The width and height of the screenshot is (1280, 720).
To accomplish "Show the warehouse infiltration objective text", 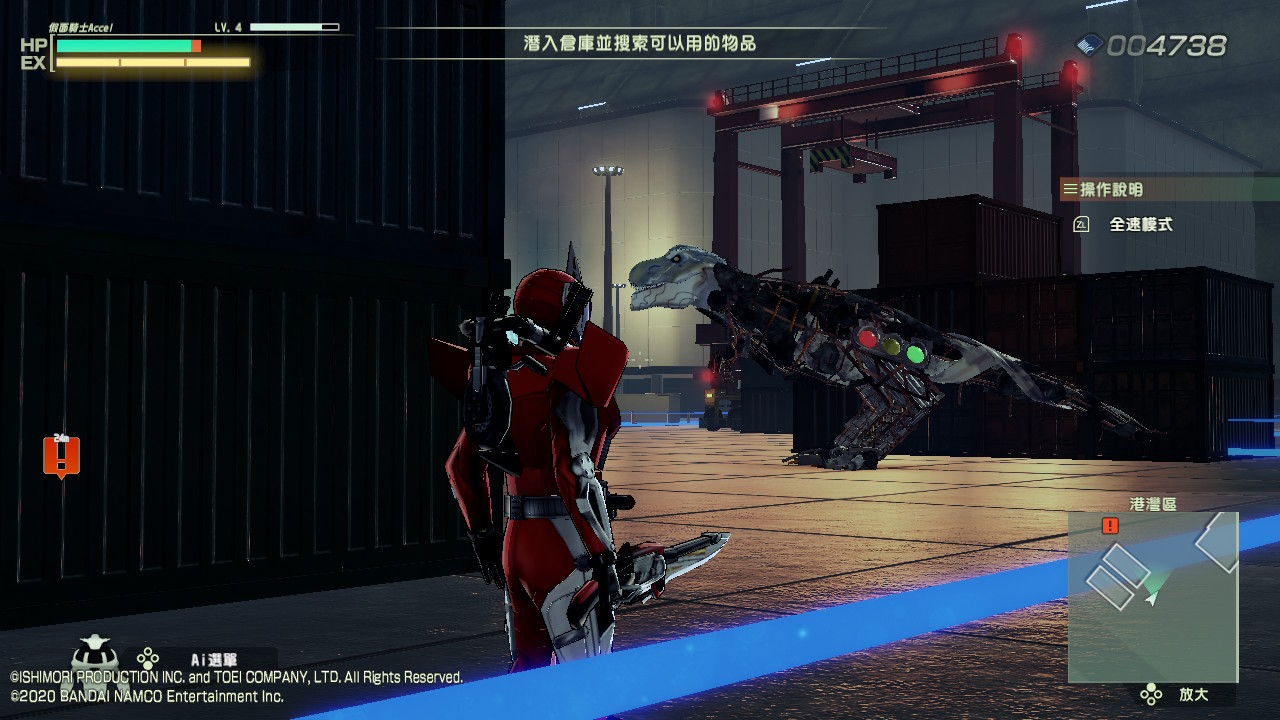I will pyautogui.click(x=639, y=43).
